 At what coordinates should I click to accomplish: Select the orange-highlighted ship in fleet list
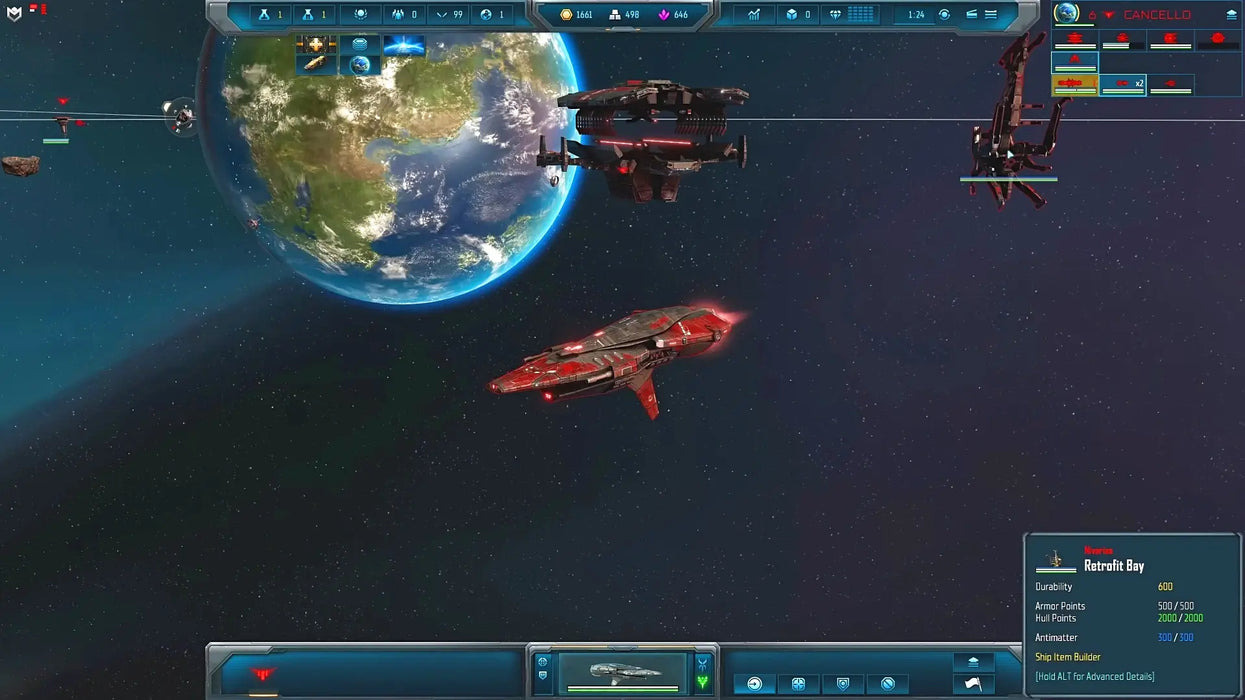(x=1075, y=85)
